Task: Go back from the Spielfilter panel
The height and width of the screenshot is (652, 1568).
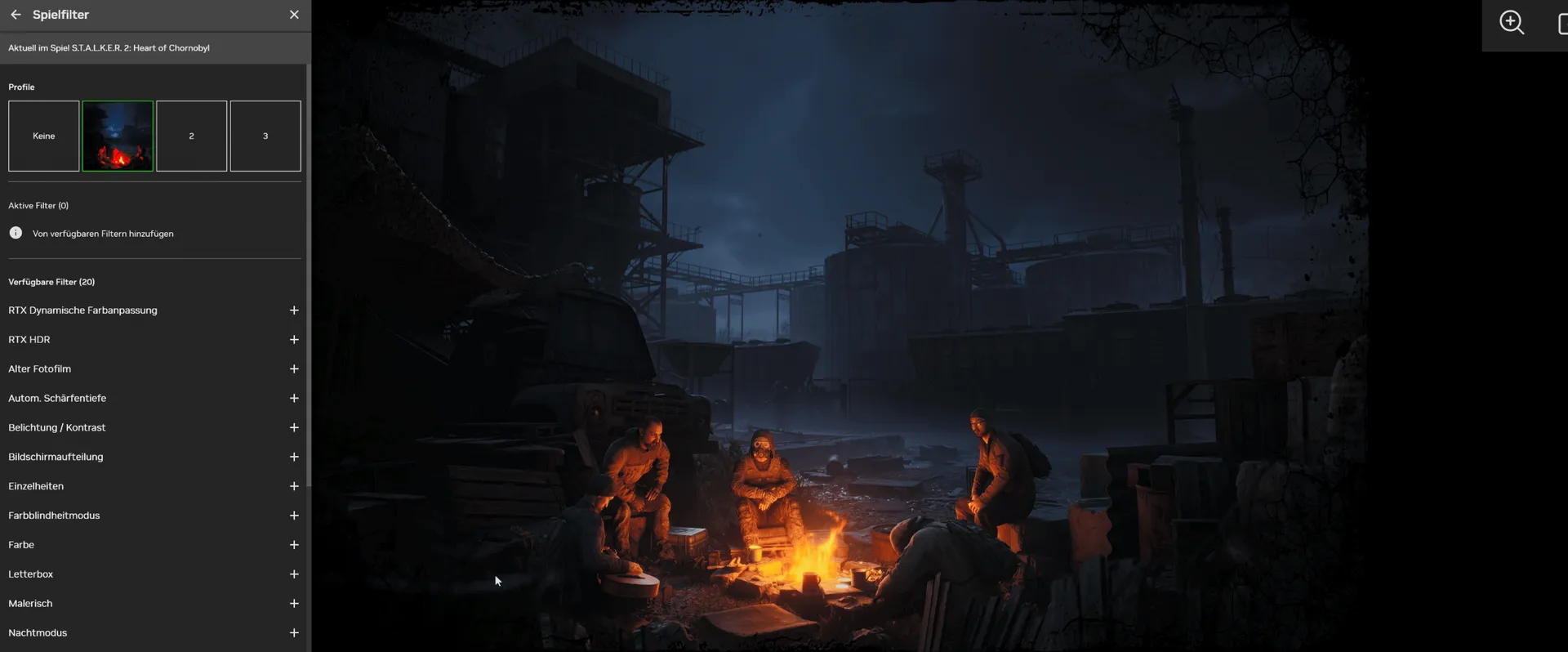Action: point(16,15)
